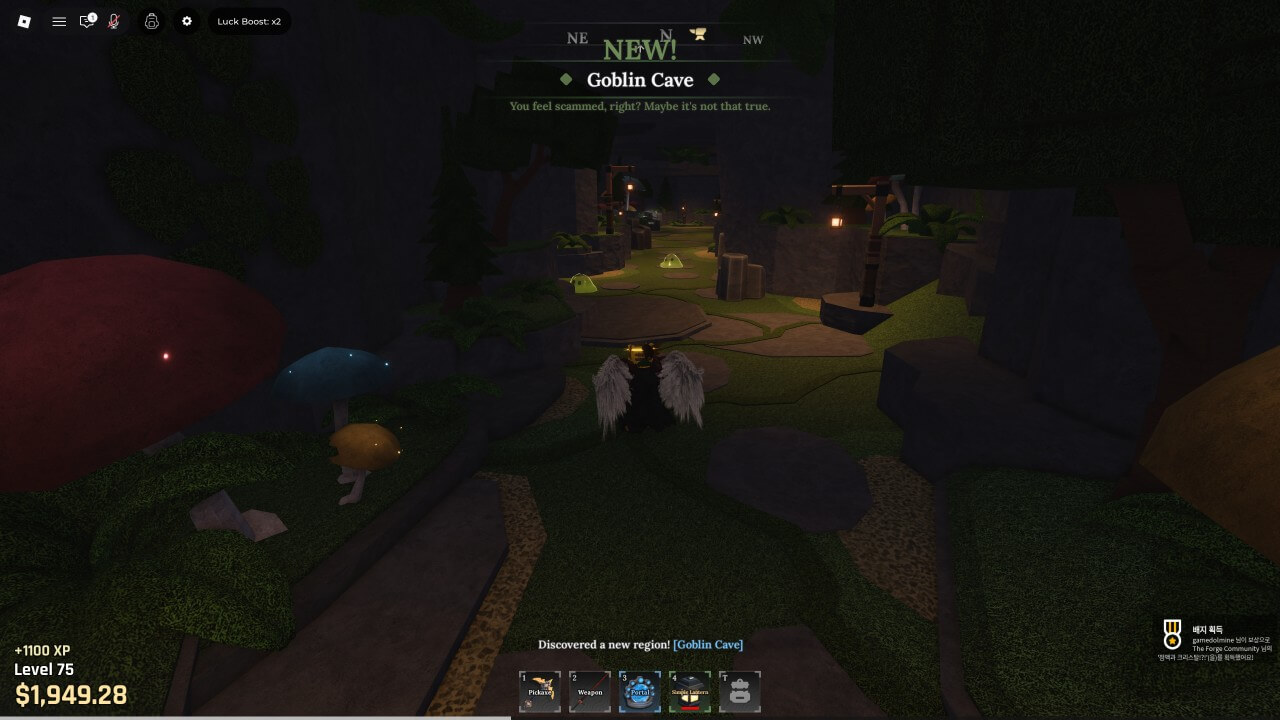Click the backpack icon in top bar
Screen dimensions: 1280x720
tap(152, 21)
